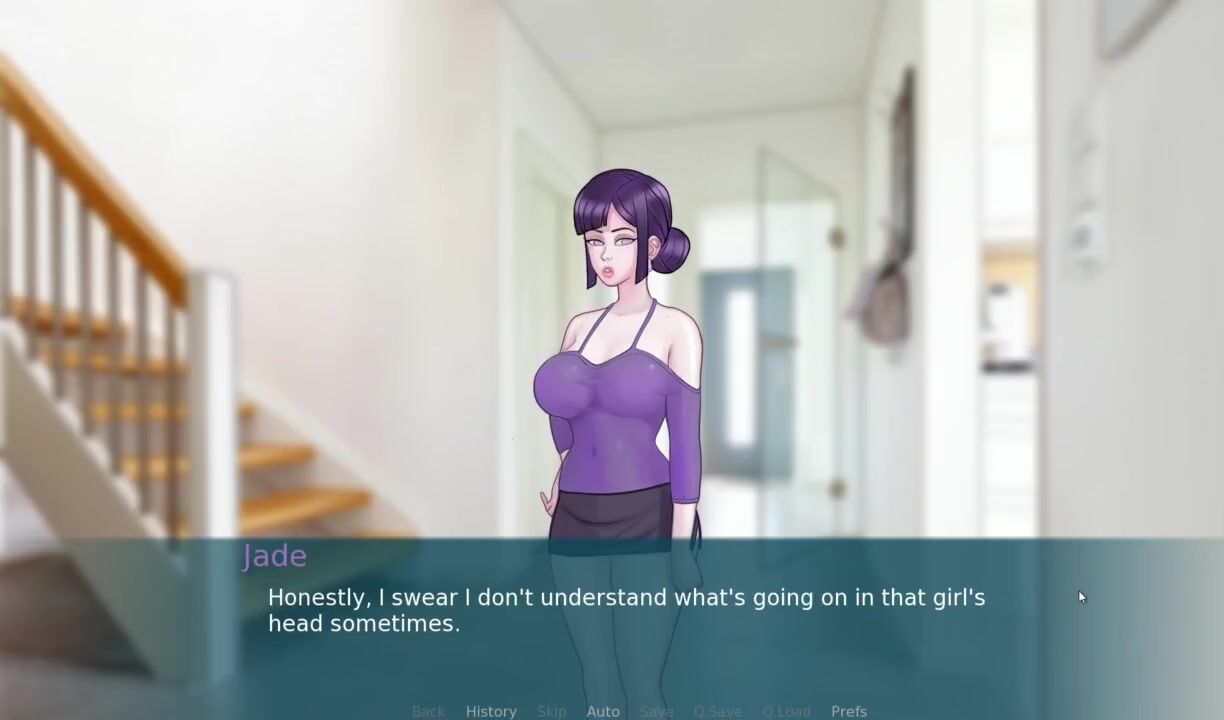Choose Q.Load to quick load
The width and height of the screenshot is (1224, 720).
click(786, 711)
